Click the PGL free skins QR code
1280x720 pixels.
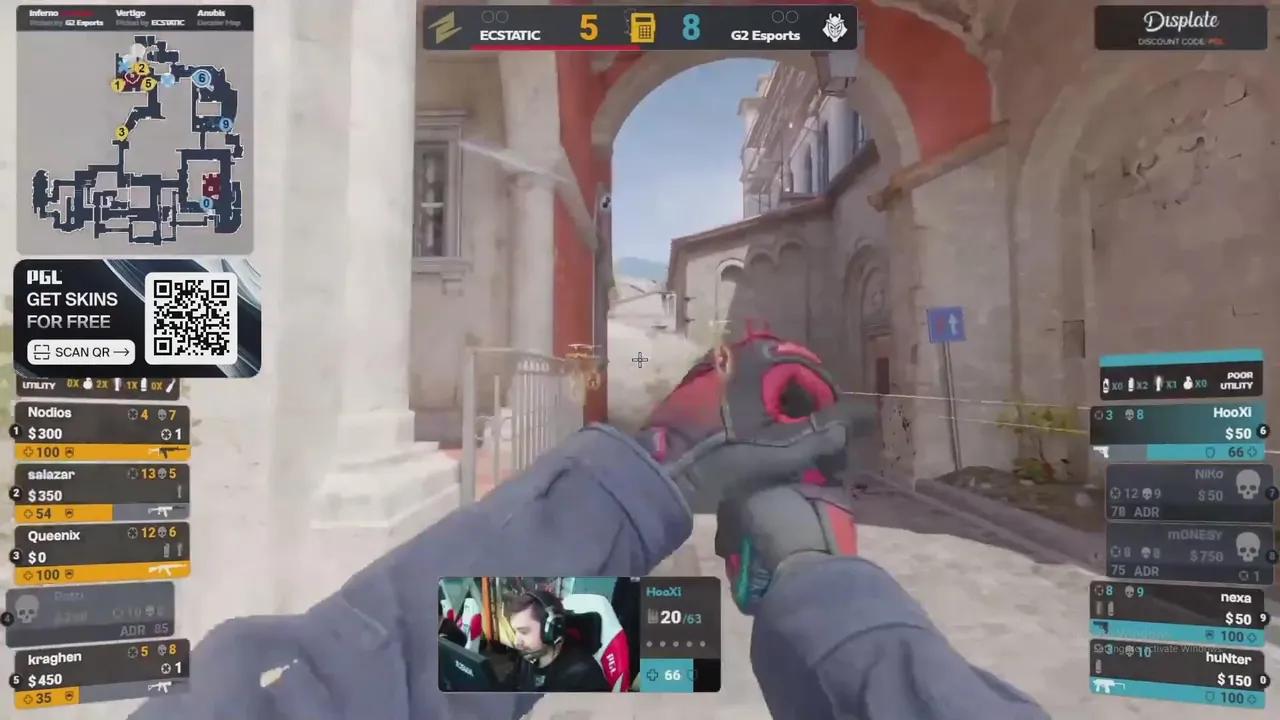click(191, 317)
